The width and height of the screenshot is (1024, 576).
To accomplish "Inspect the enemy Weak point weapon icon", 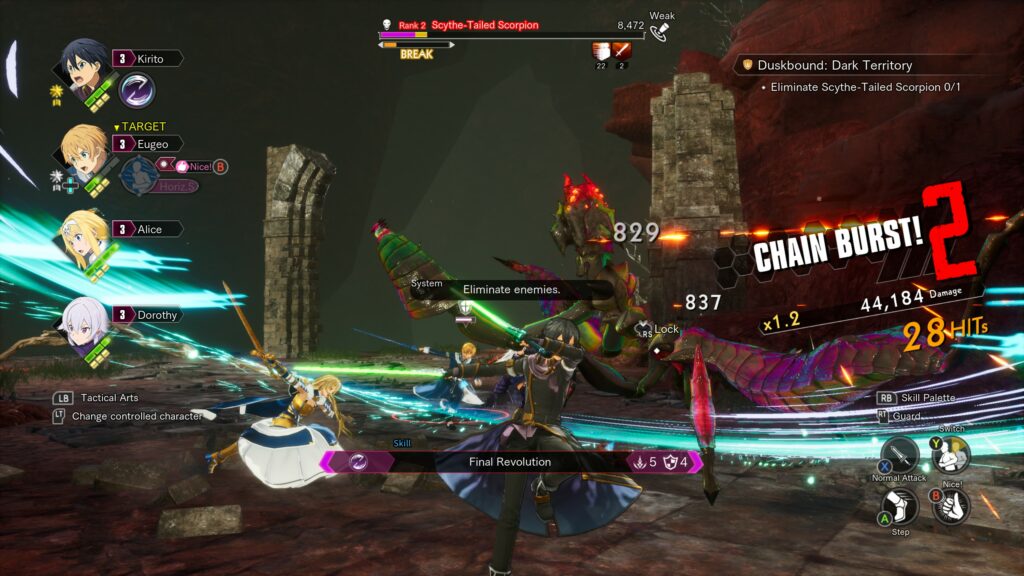I will tap(659, 31).
